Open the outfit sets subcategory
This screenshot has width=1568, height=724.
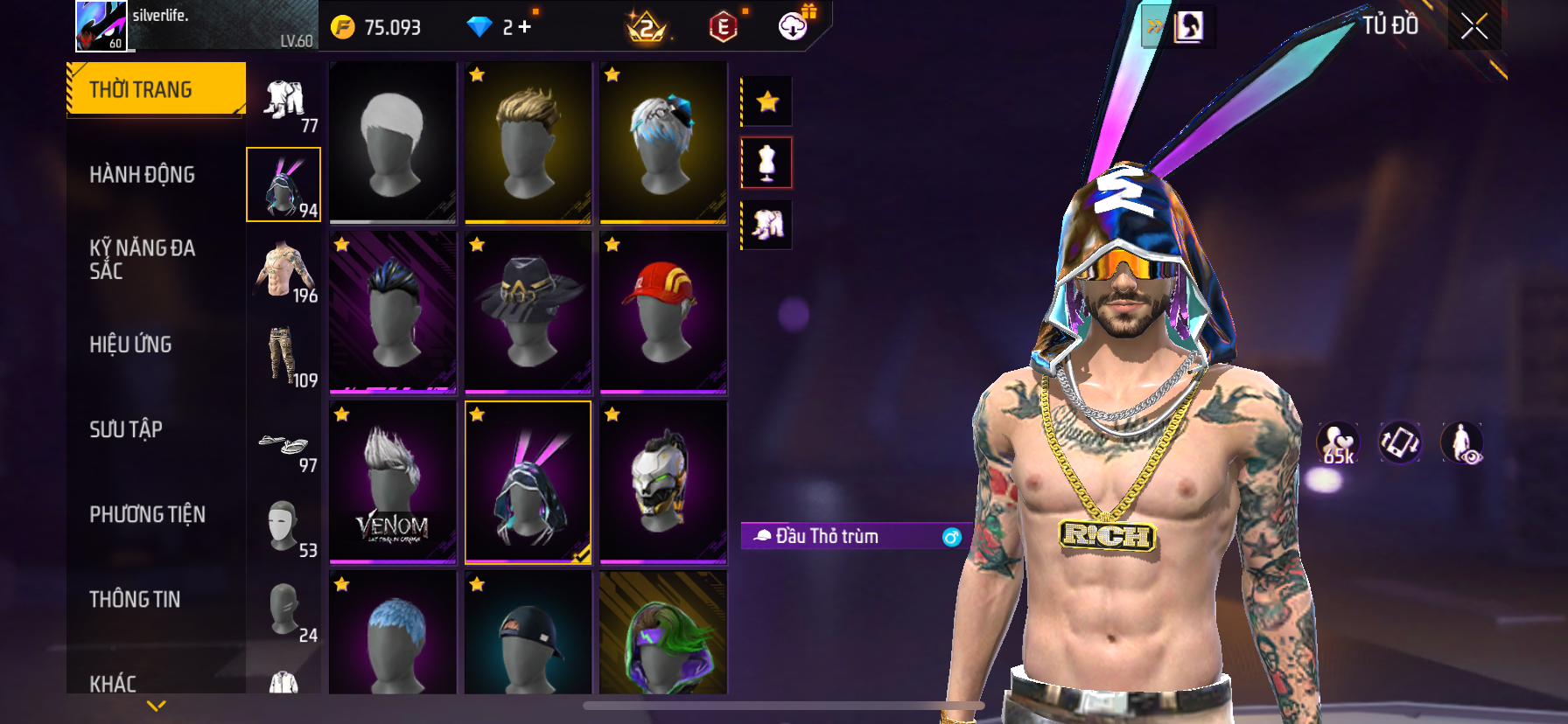(284, 101)
